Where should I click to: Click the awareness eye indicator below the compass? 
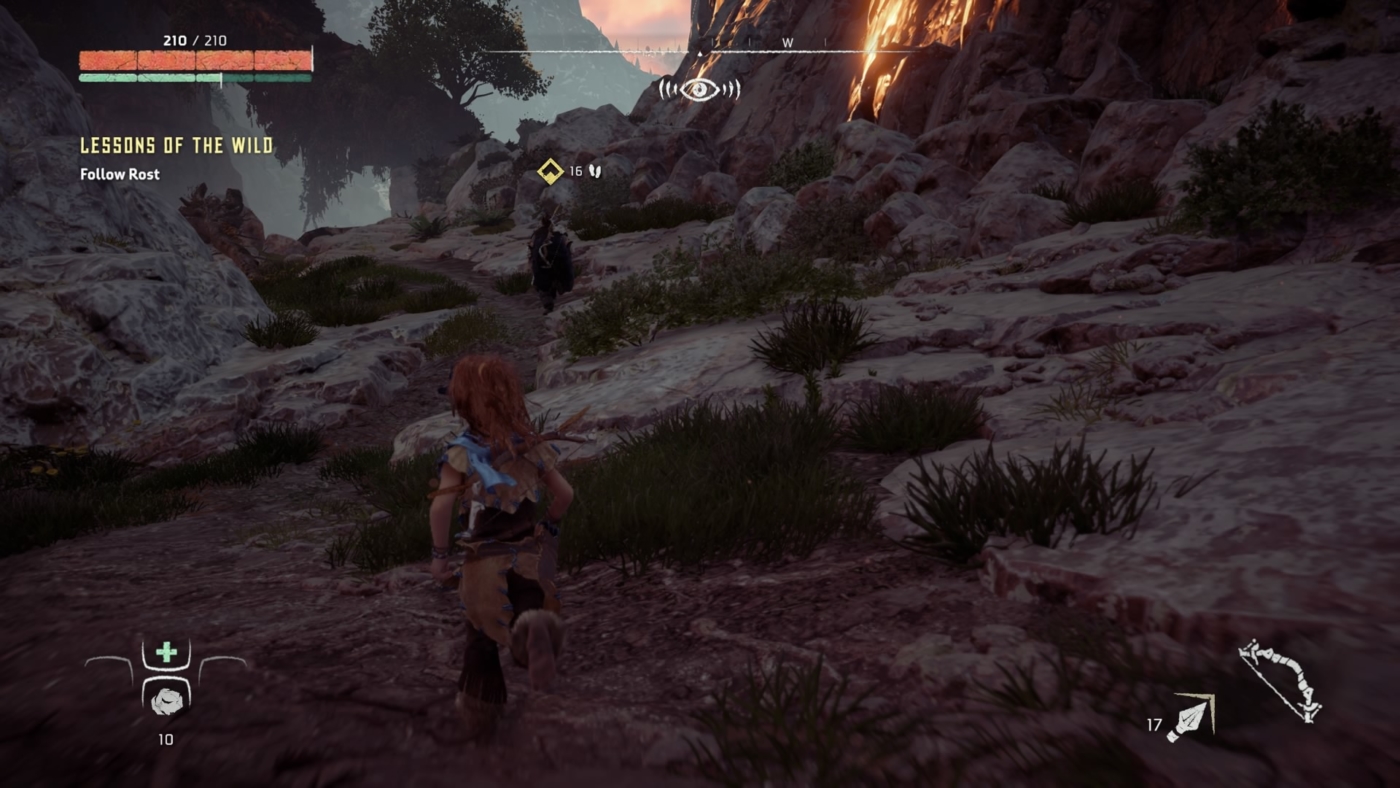click(701, 88)
